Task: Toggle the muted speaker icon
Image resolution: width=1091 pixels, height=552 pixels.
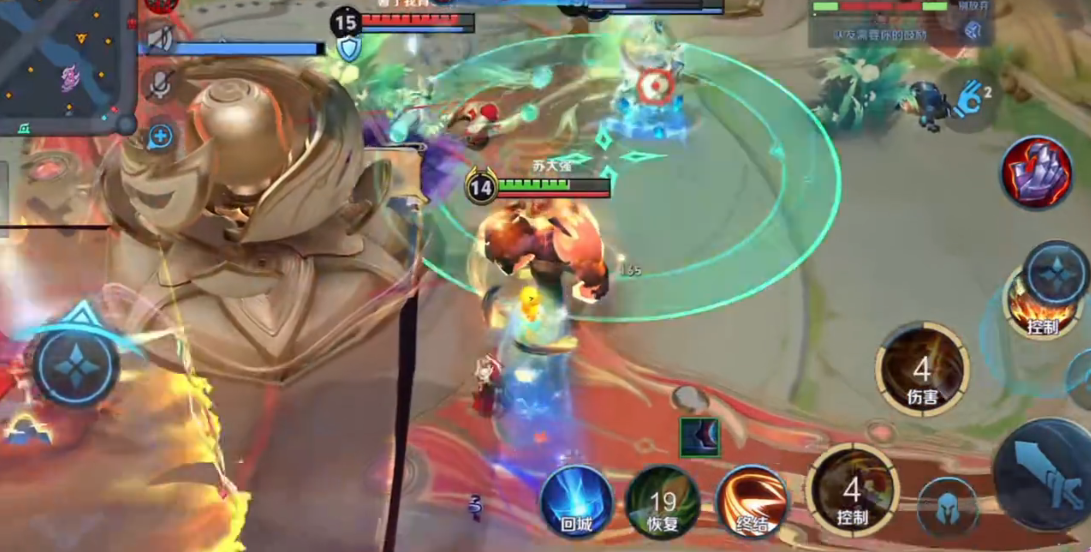Action: [x=160, y=39]
